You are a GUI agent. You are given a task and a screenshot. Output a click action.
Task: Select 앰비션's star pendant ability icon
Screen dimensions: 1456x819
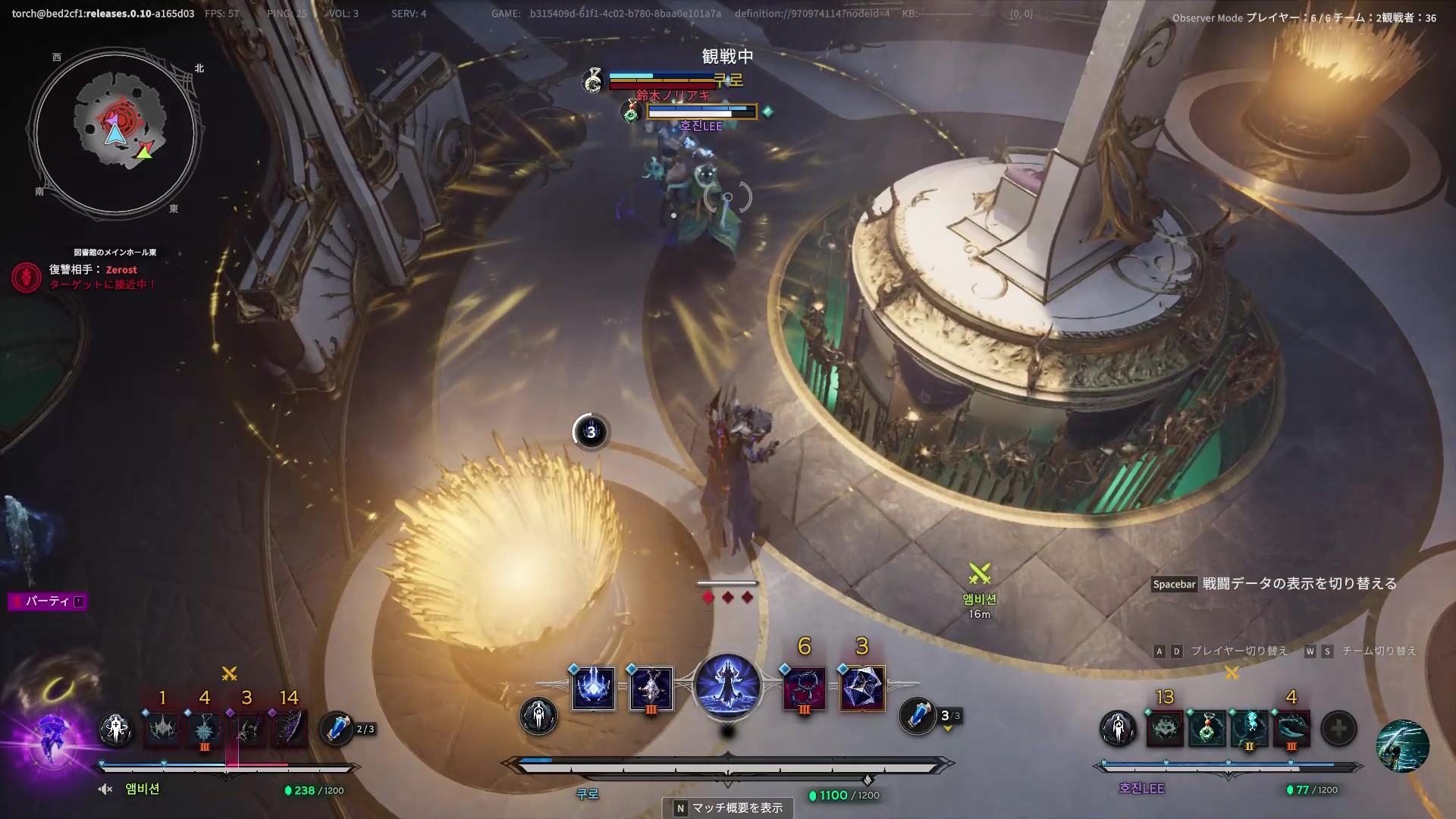[205, 729]
